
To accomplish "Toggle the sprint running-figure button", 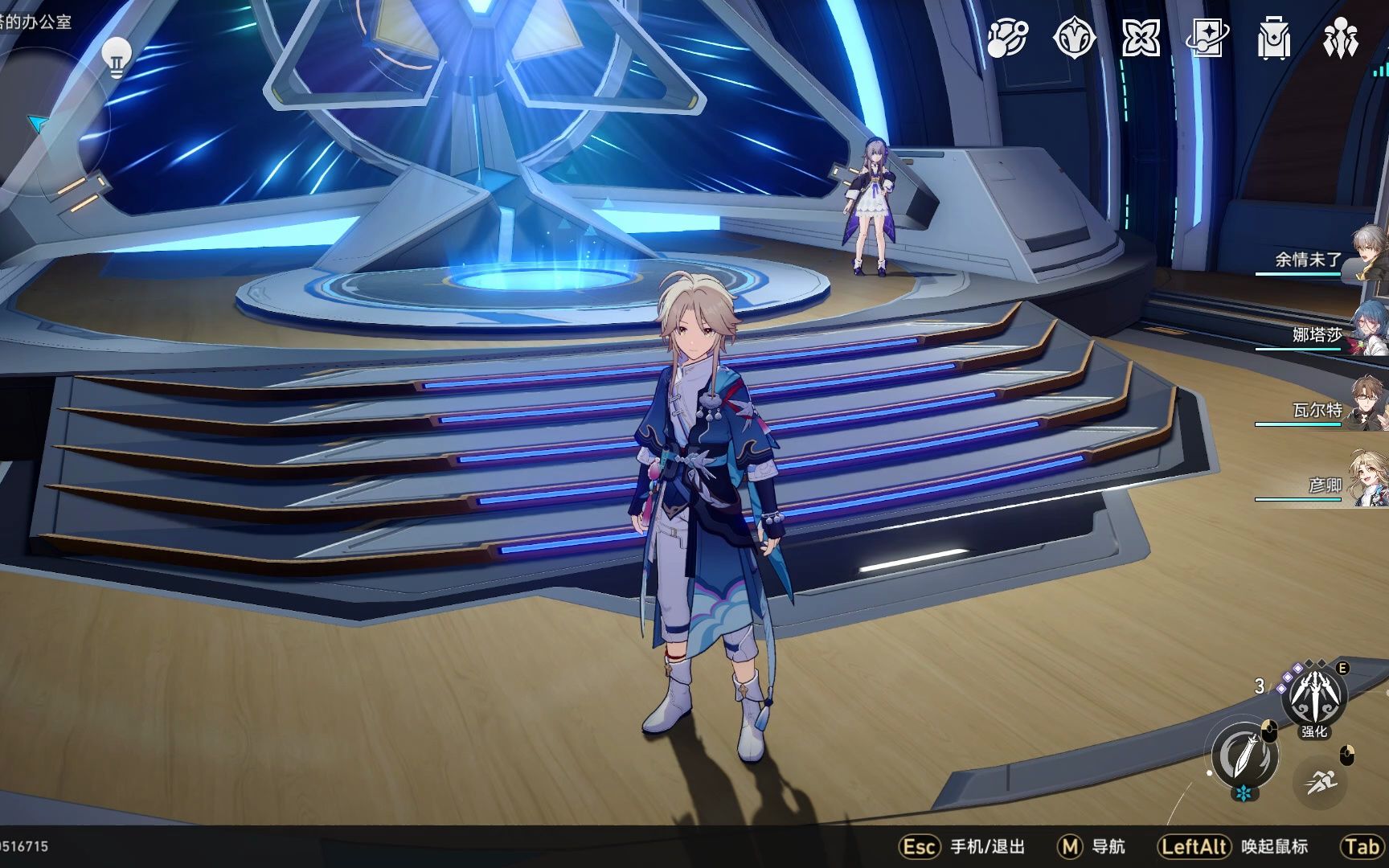I will click(x=1321, y=781).
